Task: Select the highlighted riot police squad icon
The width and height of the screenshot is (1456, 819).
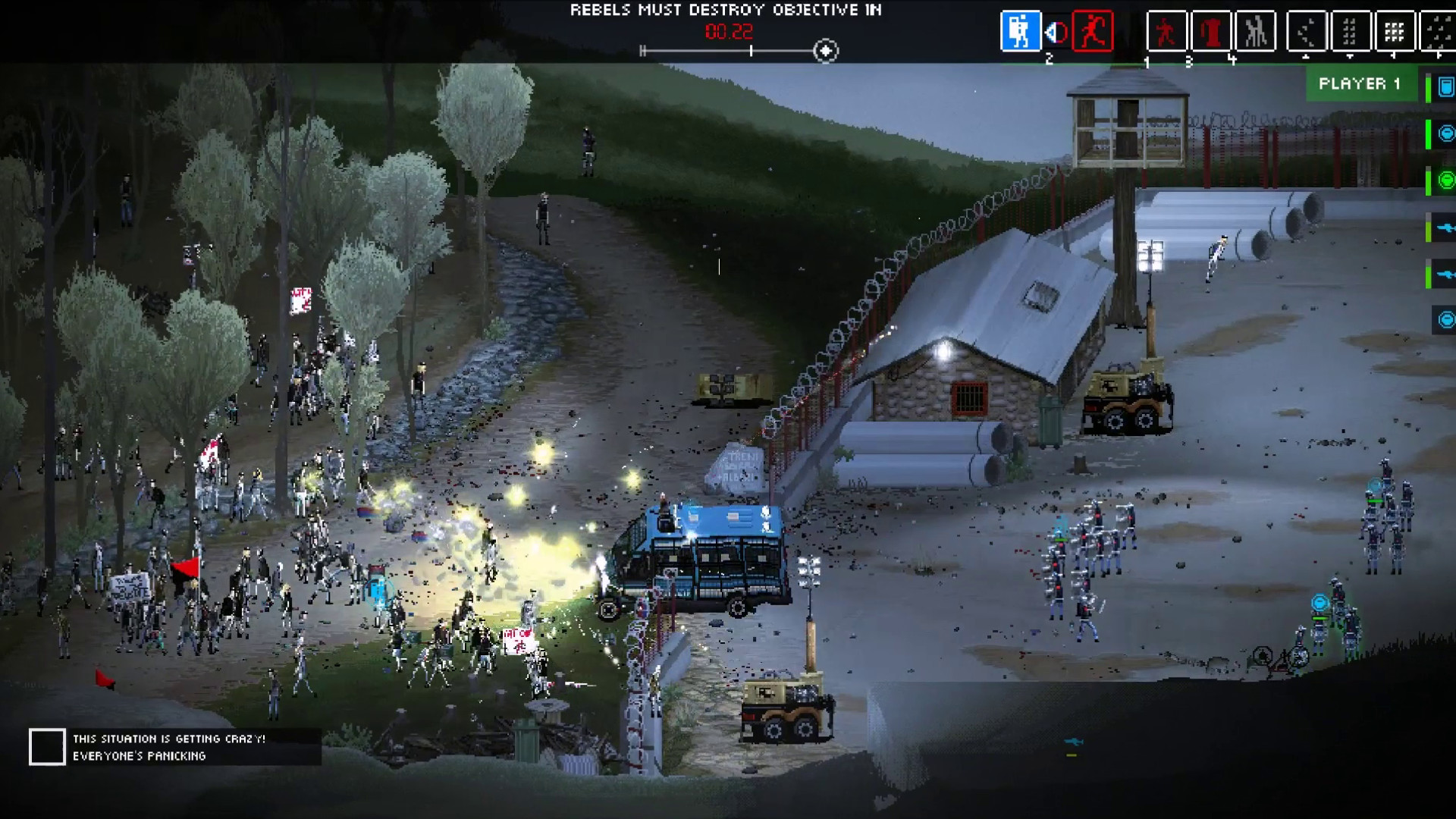Action: pos(1021,32)
